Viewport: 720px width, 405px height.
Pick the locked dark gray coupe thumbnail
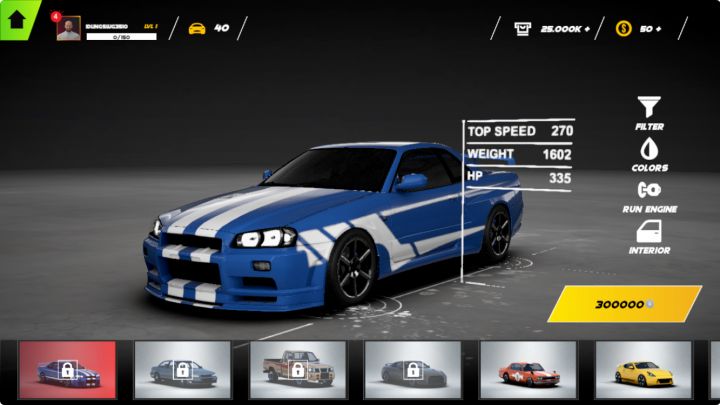click(x=412, y=370)
